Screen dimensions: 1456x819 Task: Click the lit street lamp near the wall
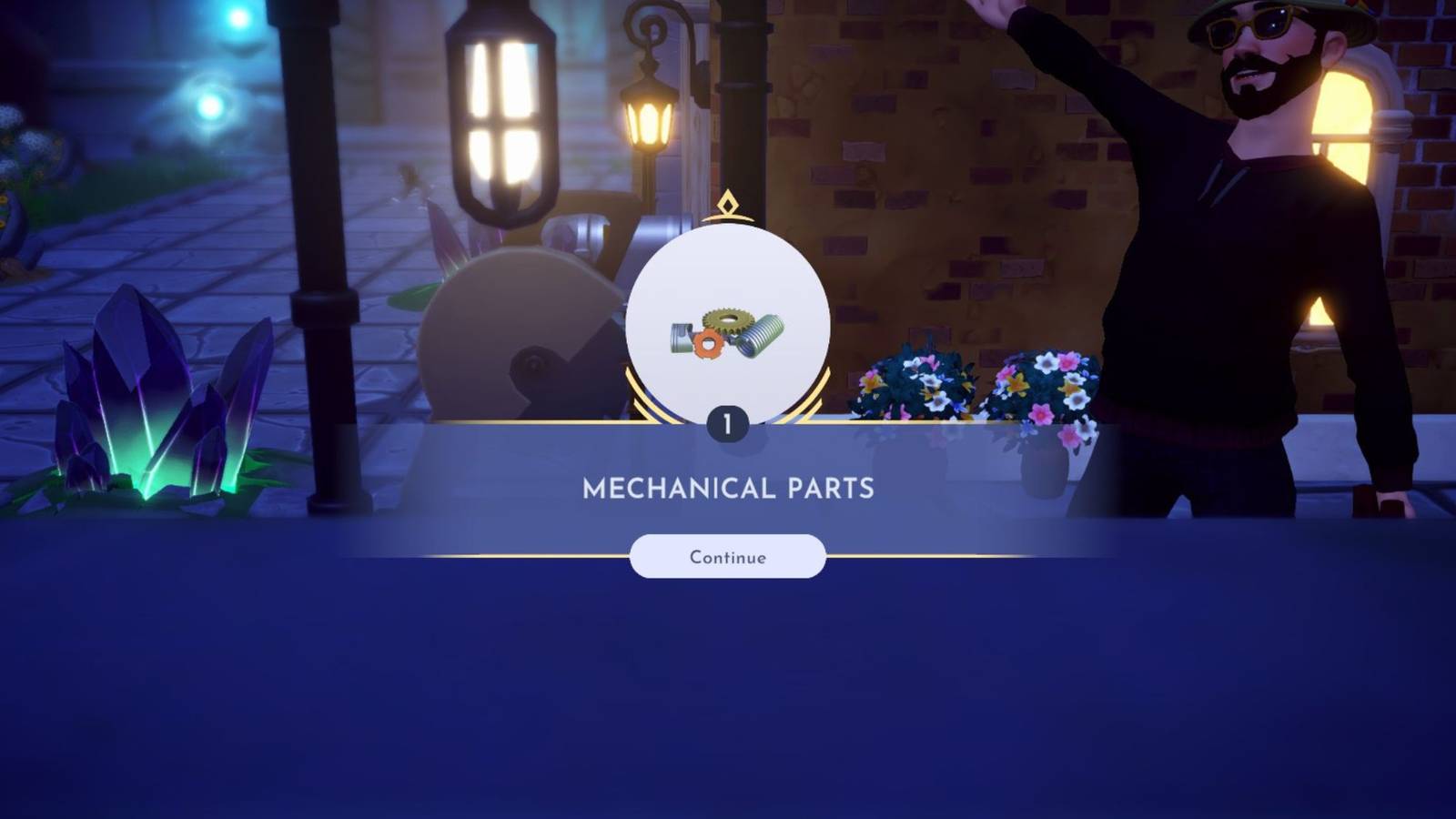click(648, 118)
